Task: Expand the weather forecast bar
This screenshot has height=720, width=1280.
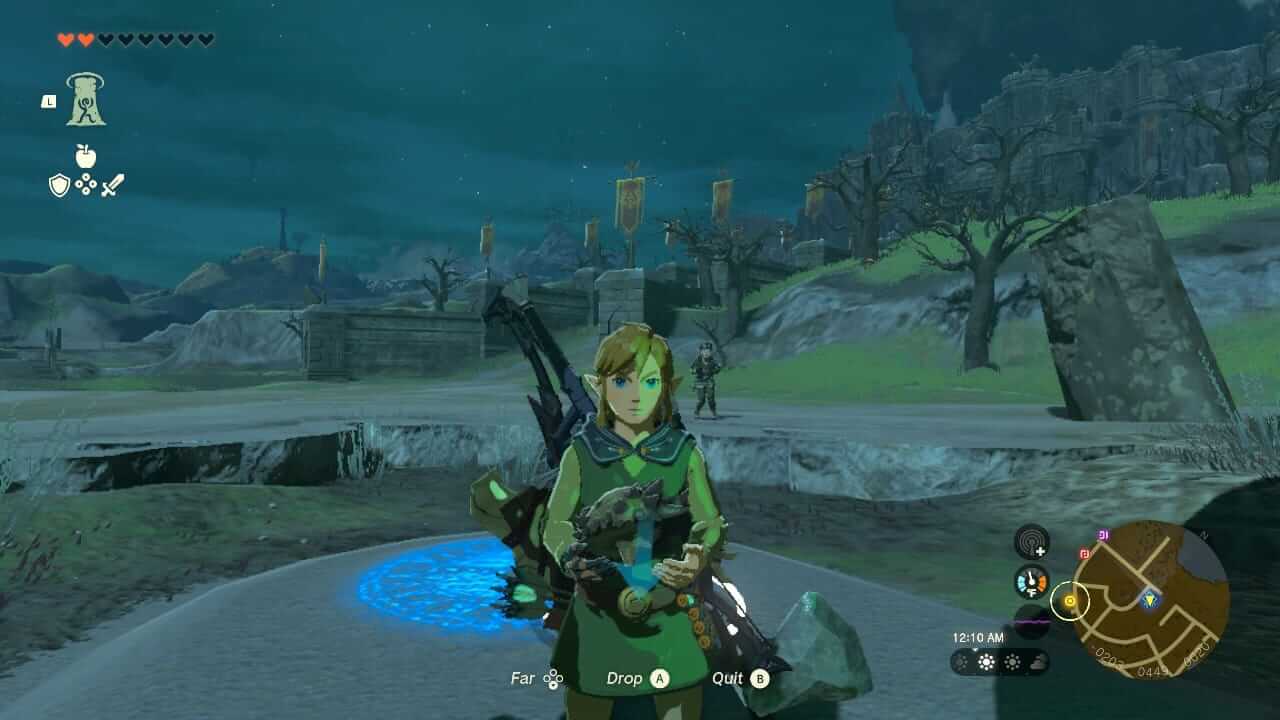Action: [x=1000, y=662]
